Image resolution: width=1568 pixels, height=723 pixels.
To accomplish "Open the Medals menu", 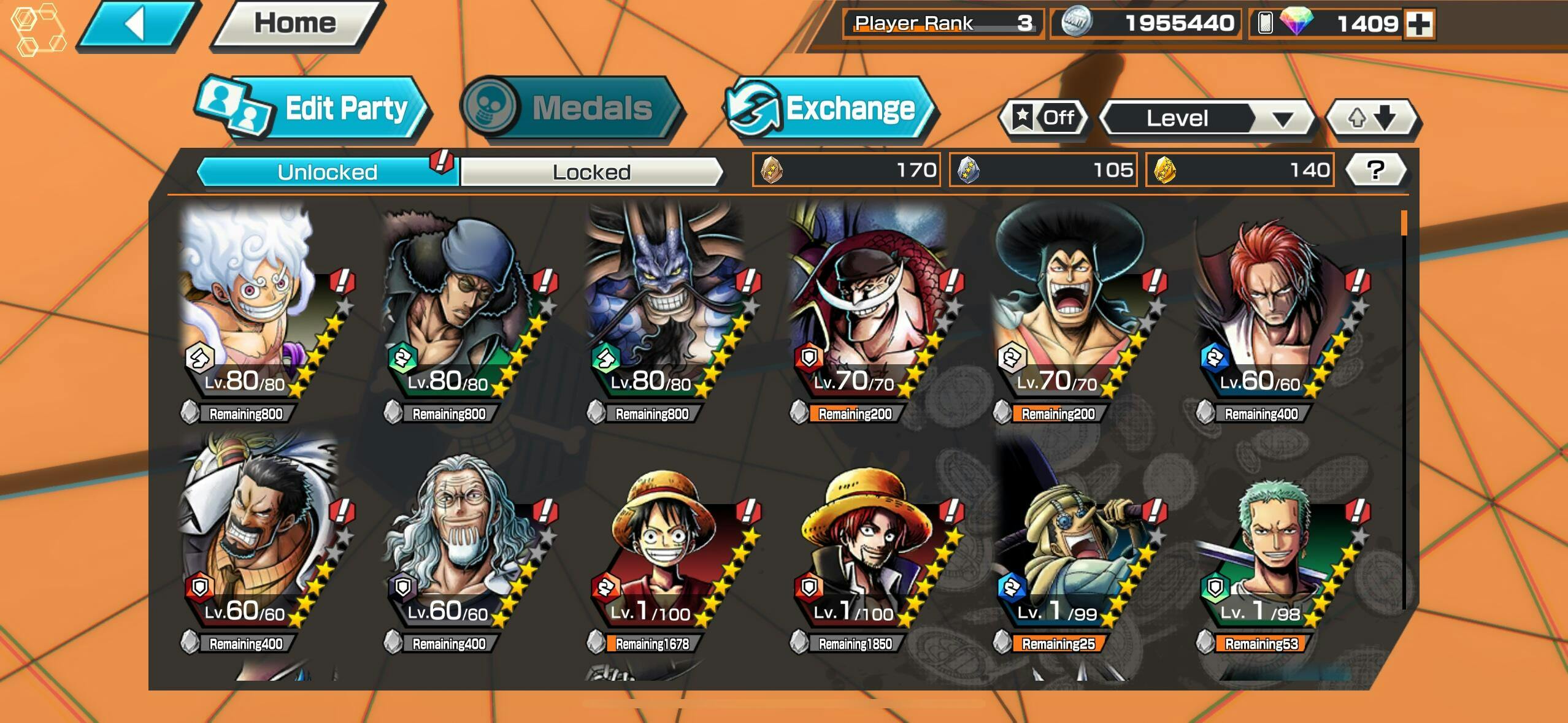I will click(571, 109).
